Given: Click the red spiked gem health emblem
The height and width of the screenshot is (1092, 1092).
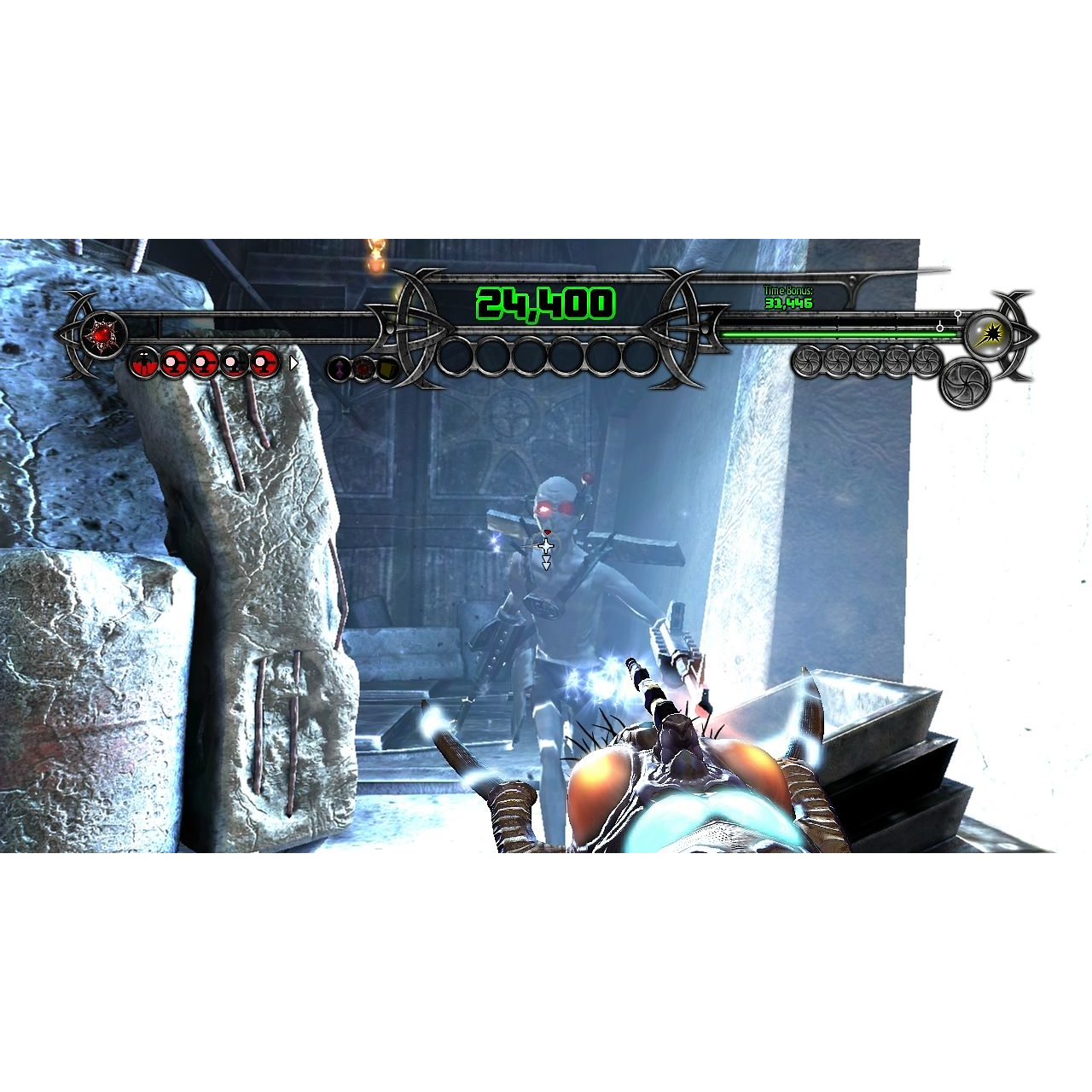Looking at the screenshot, I should [x=102, y=333].
